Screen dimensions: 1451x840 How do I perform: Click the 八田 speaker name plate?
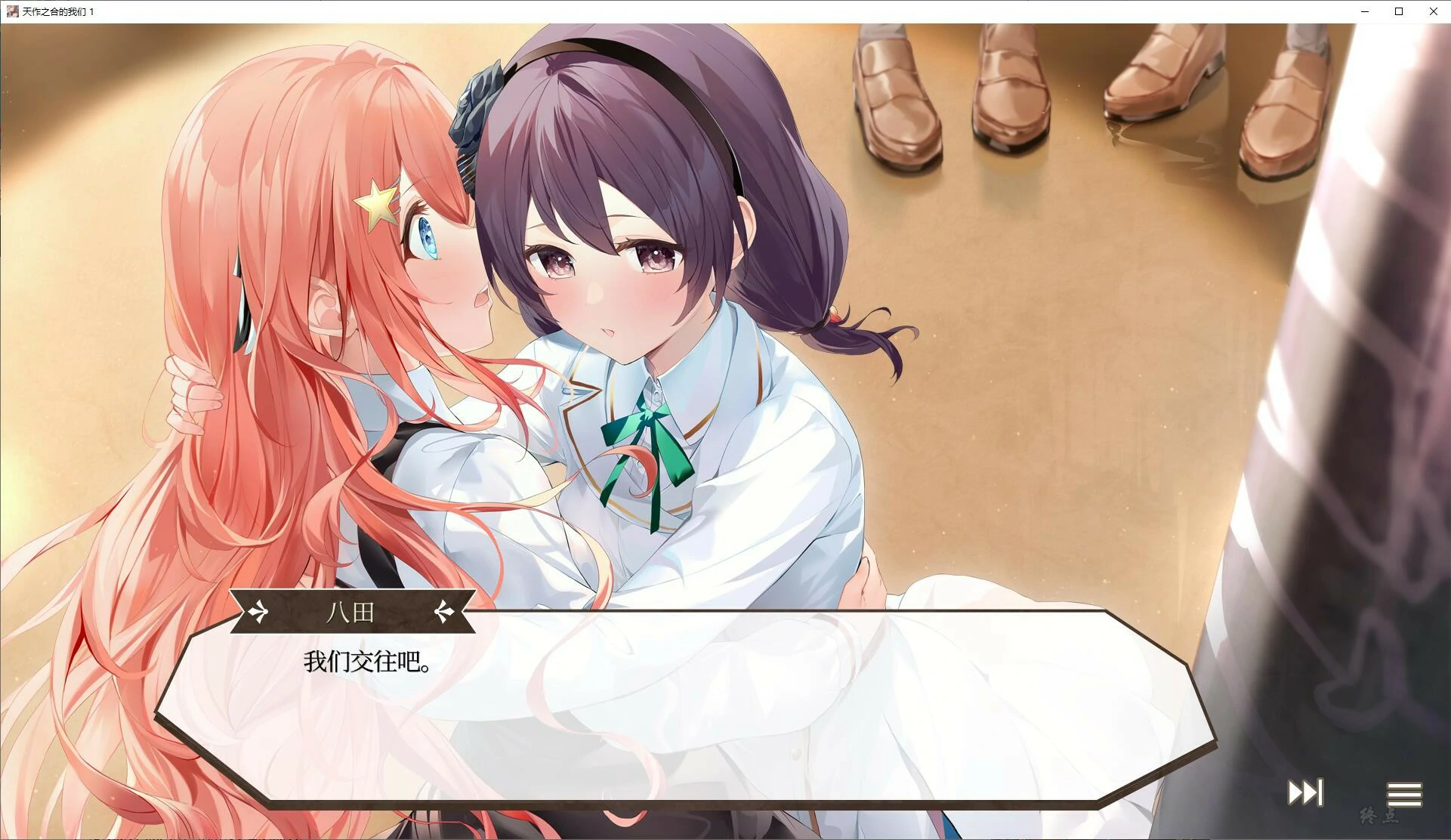(x=350, y=613)
